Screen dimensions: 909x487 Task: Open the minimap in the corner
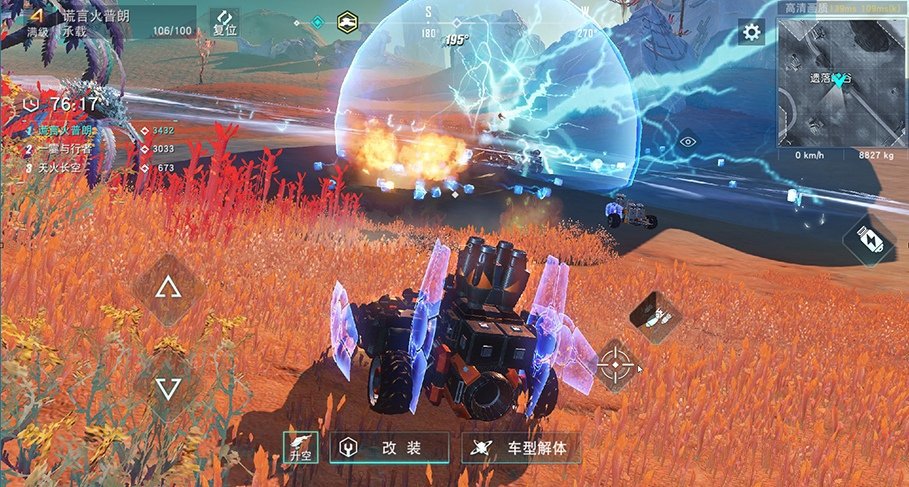(842, 82)
